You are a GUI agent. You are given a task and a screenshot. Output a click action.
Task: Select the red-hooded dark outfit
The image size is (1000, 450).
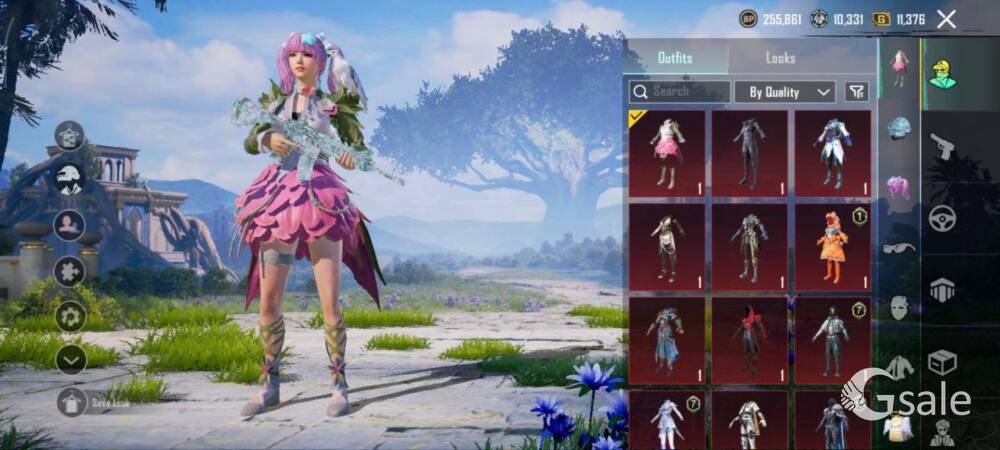coord(749,339)
